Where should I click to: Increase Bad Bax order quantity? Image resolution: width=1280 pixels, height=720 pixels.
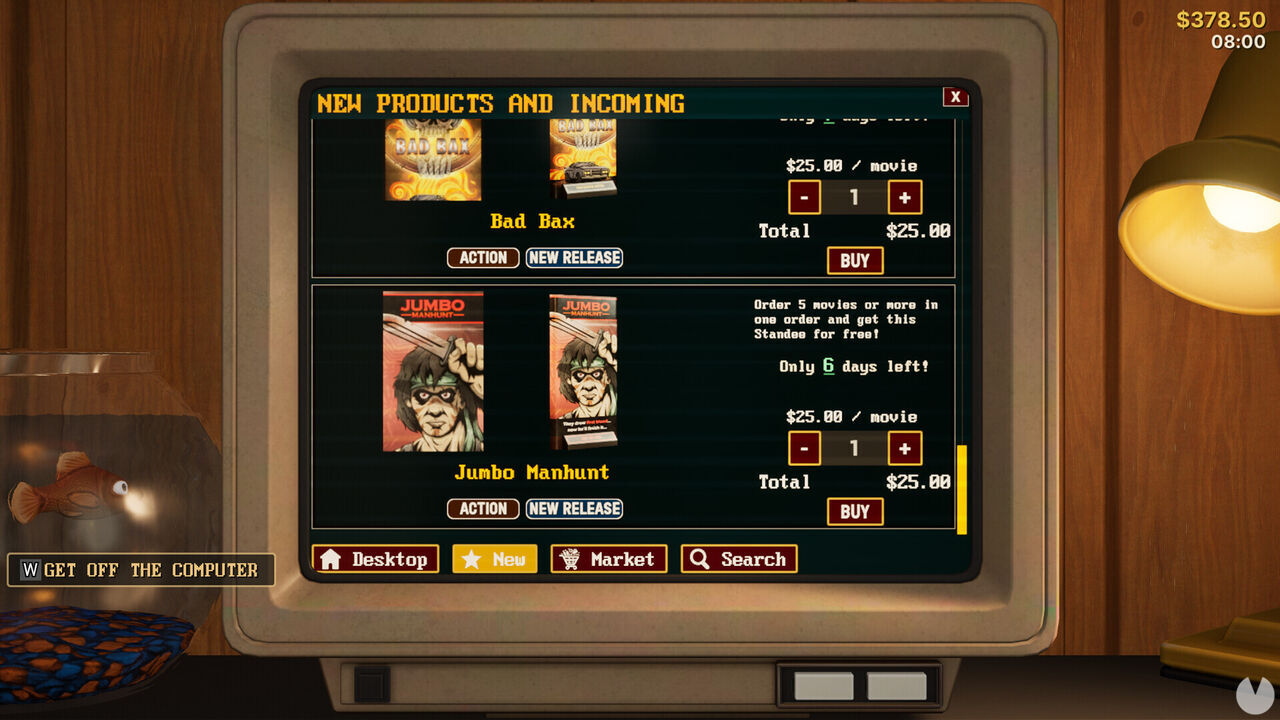(x=905, y=197)
